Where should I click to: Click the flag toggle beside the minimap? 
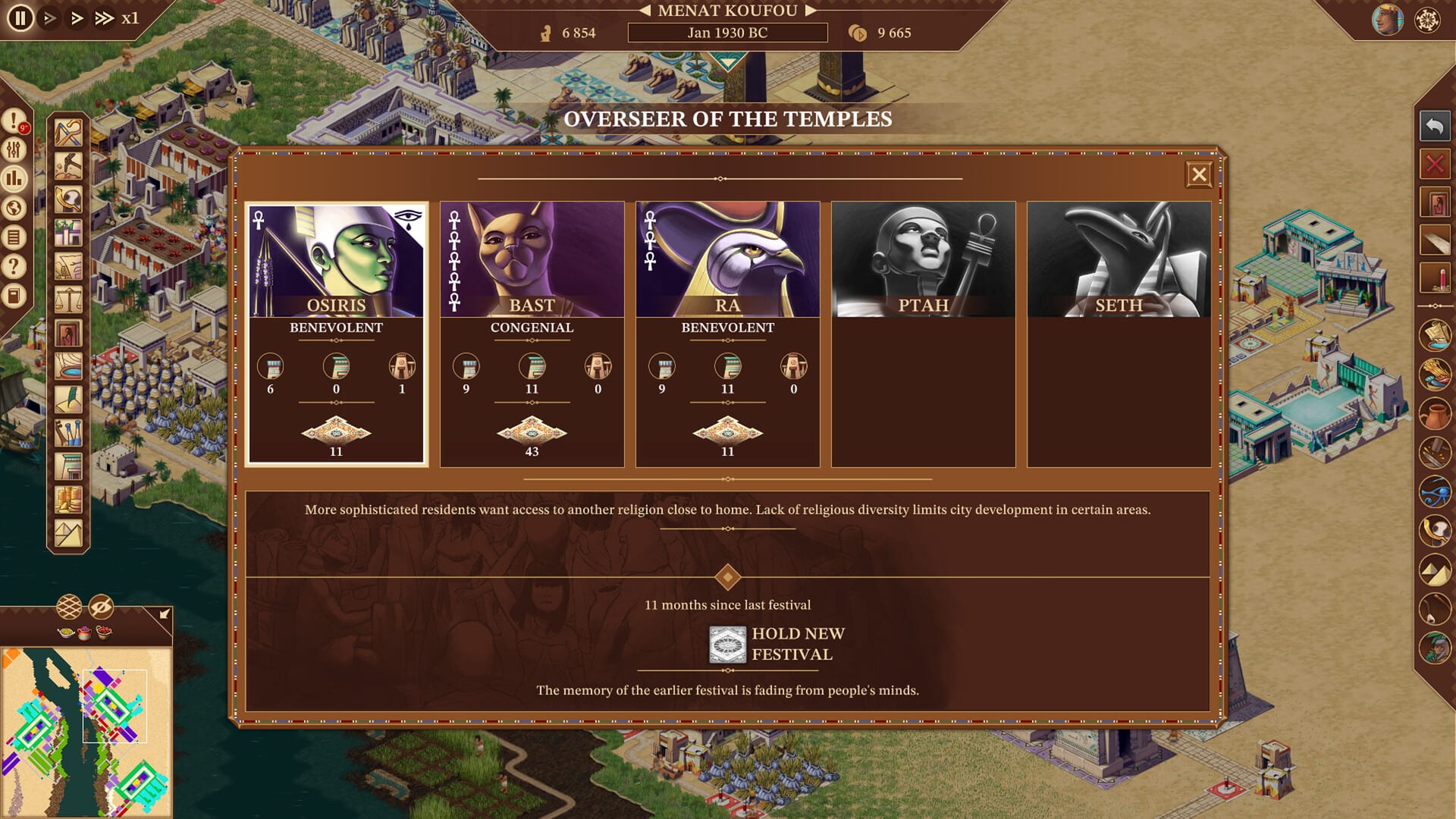point(162,614)
